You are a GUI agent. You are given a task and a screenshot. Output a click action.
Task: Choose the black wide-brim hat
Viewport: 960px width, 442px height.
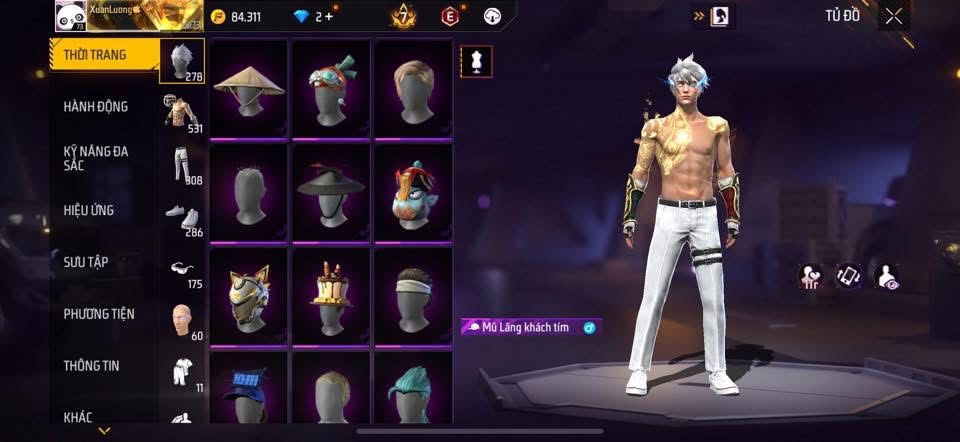tap(331, 191)
